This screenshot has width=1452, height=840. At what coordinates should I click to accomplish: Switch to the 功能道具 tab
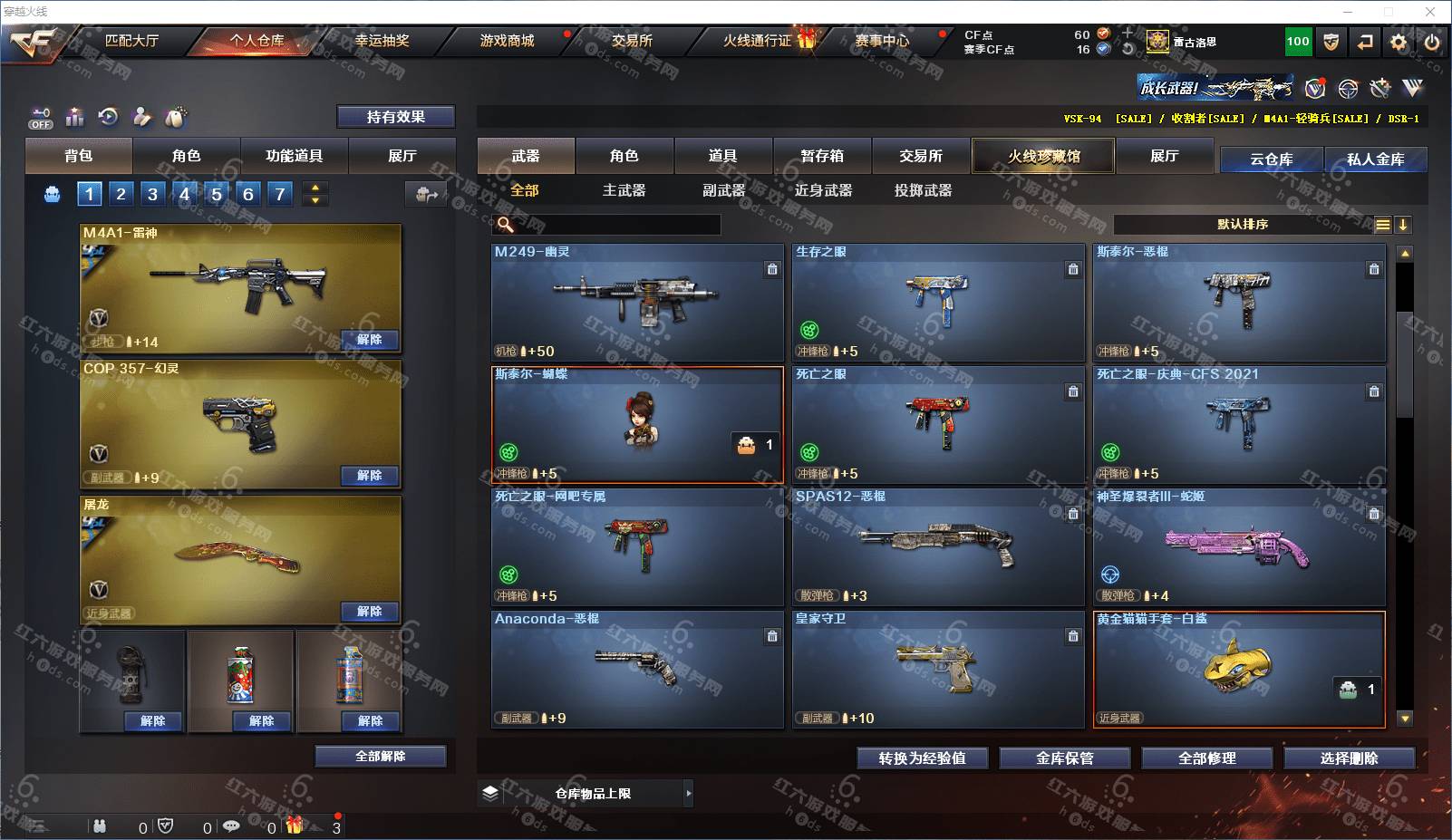coord(294,156)
